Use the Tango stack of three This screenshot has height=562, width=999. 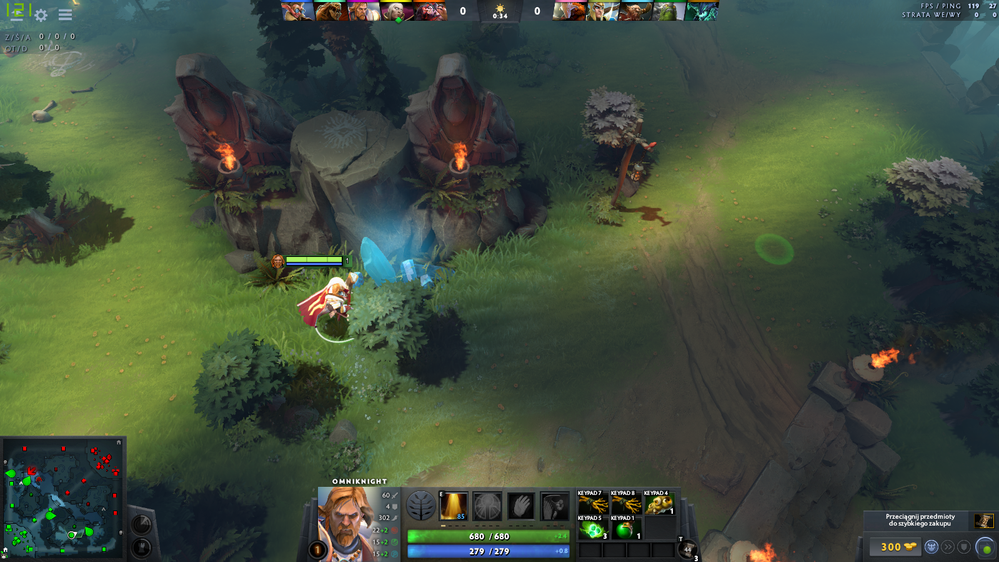click(592, 529)
